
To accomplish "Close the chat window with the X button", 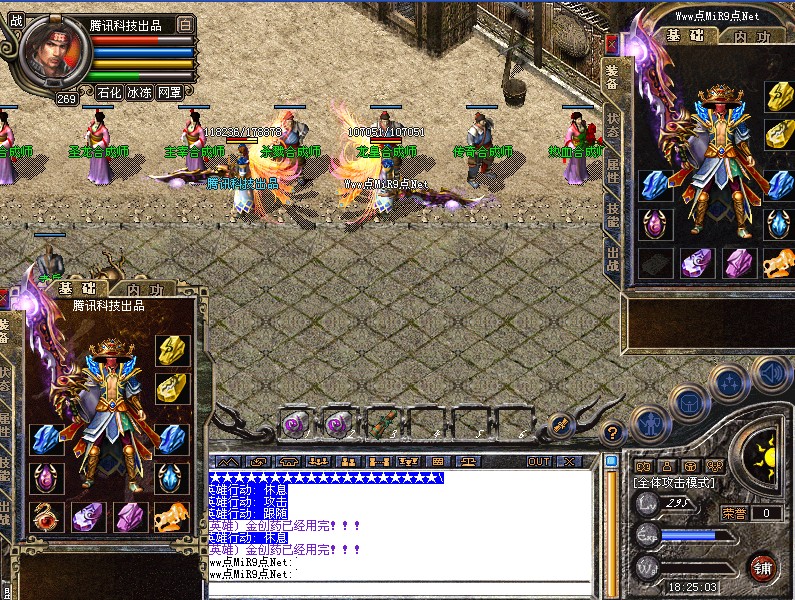I will [569, 462].
